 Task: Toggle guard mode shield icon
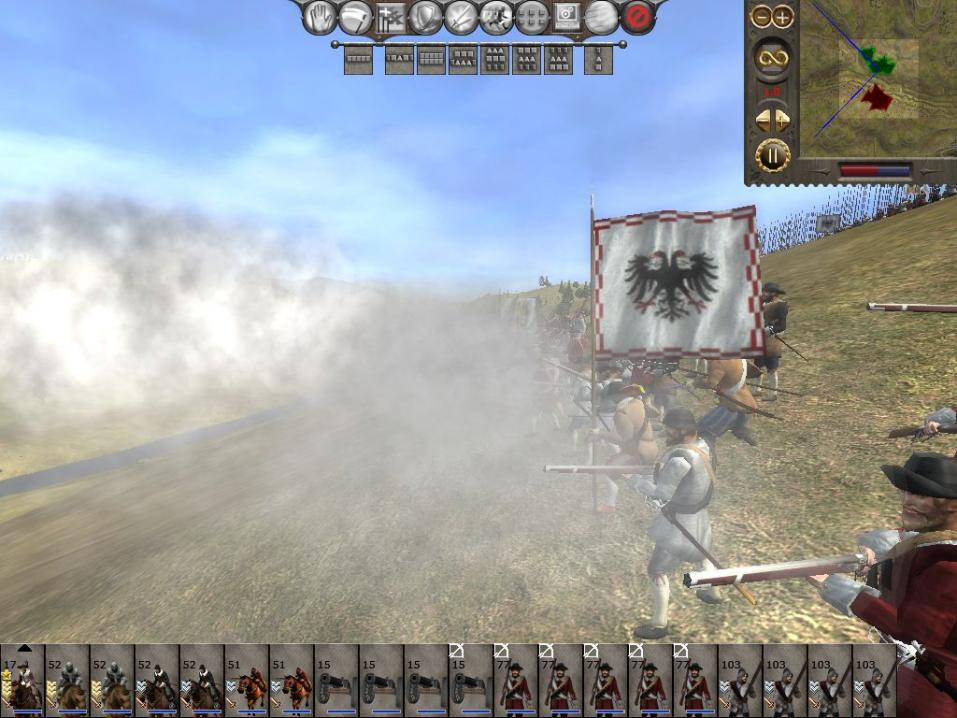coord(427,17)
